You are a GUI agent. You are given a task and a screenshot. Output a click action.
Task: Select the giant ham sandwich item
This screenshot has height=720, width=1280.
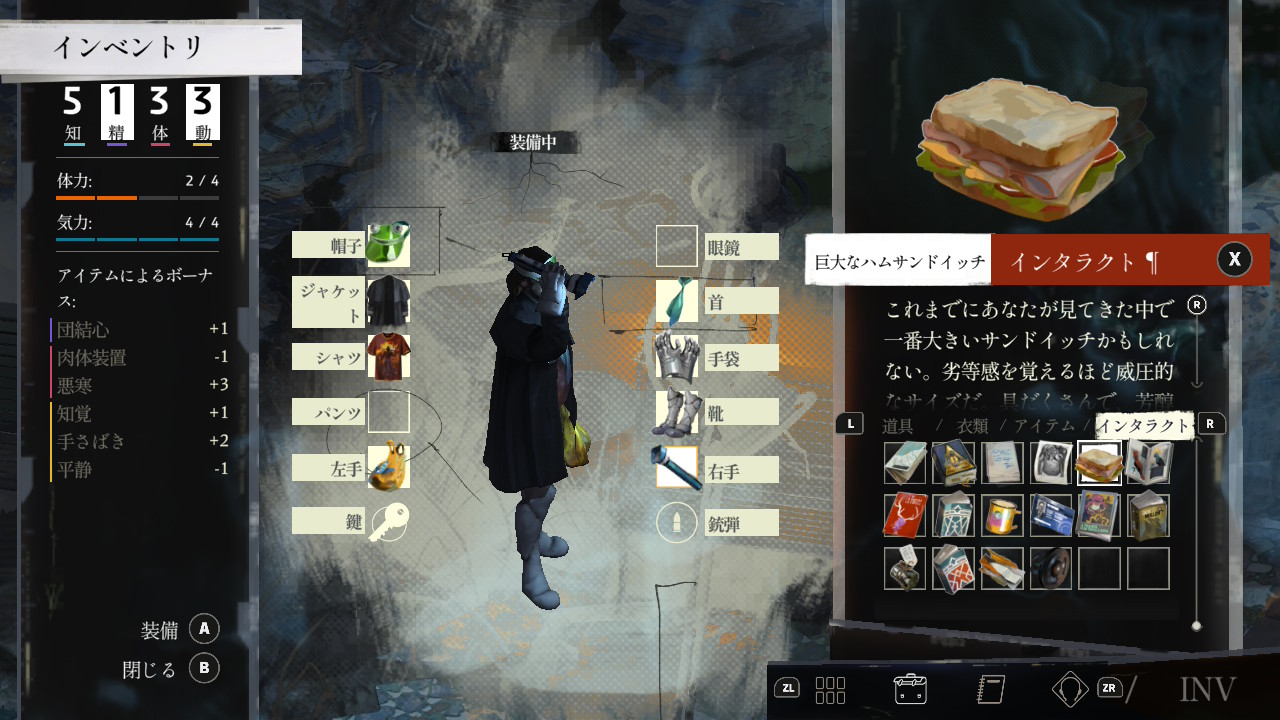coord(1099,462)
